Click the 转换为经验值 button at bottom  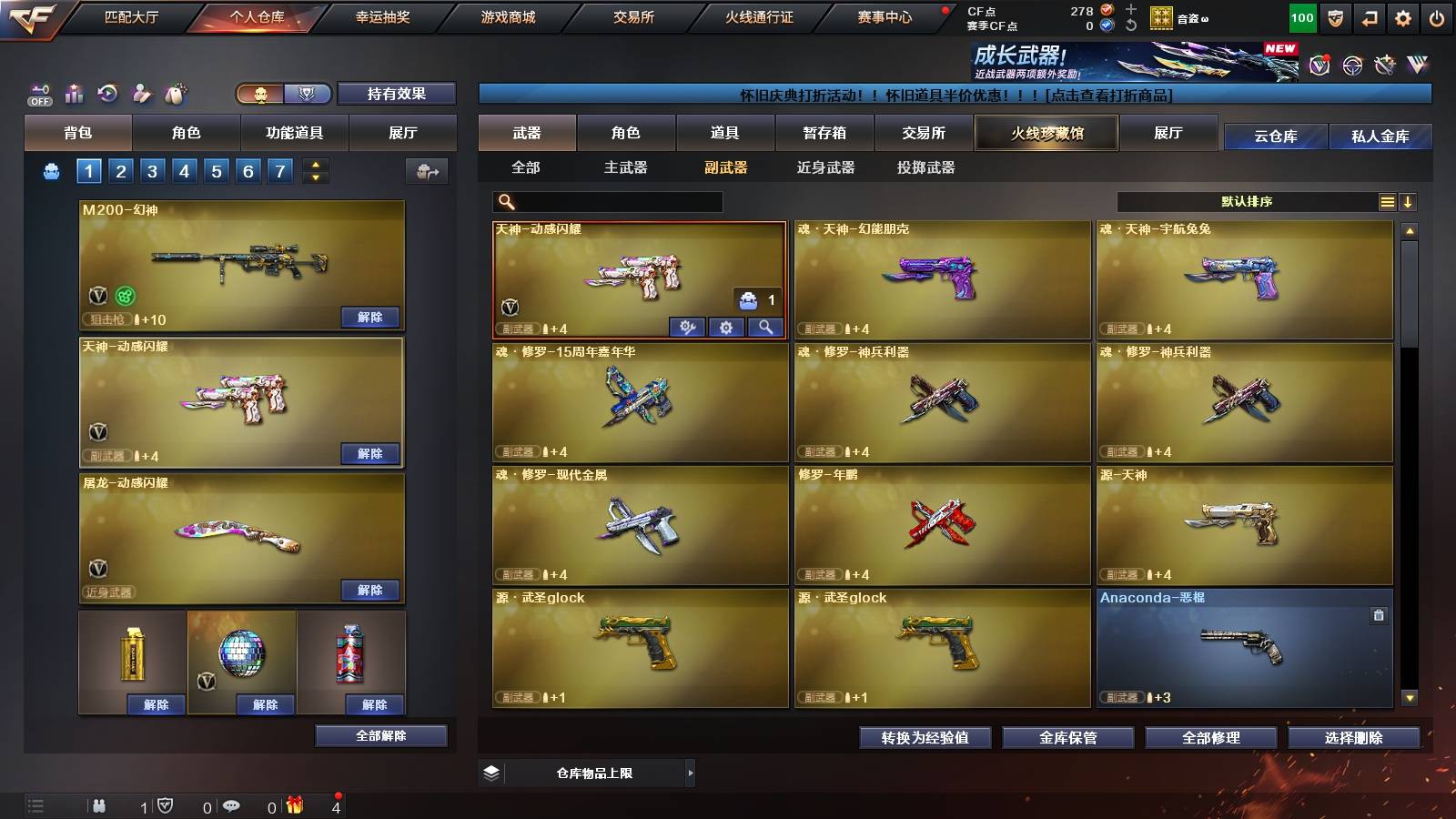point(925,738)
